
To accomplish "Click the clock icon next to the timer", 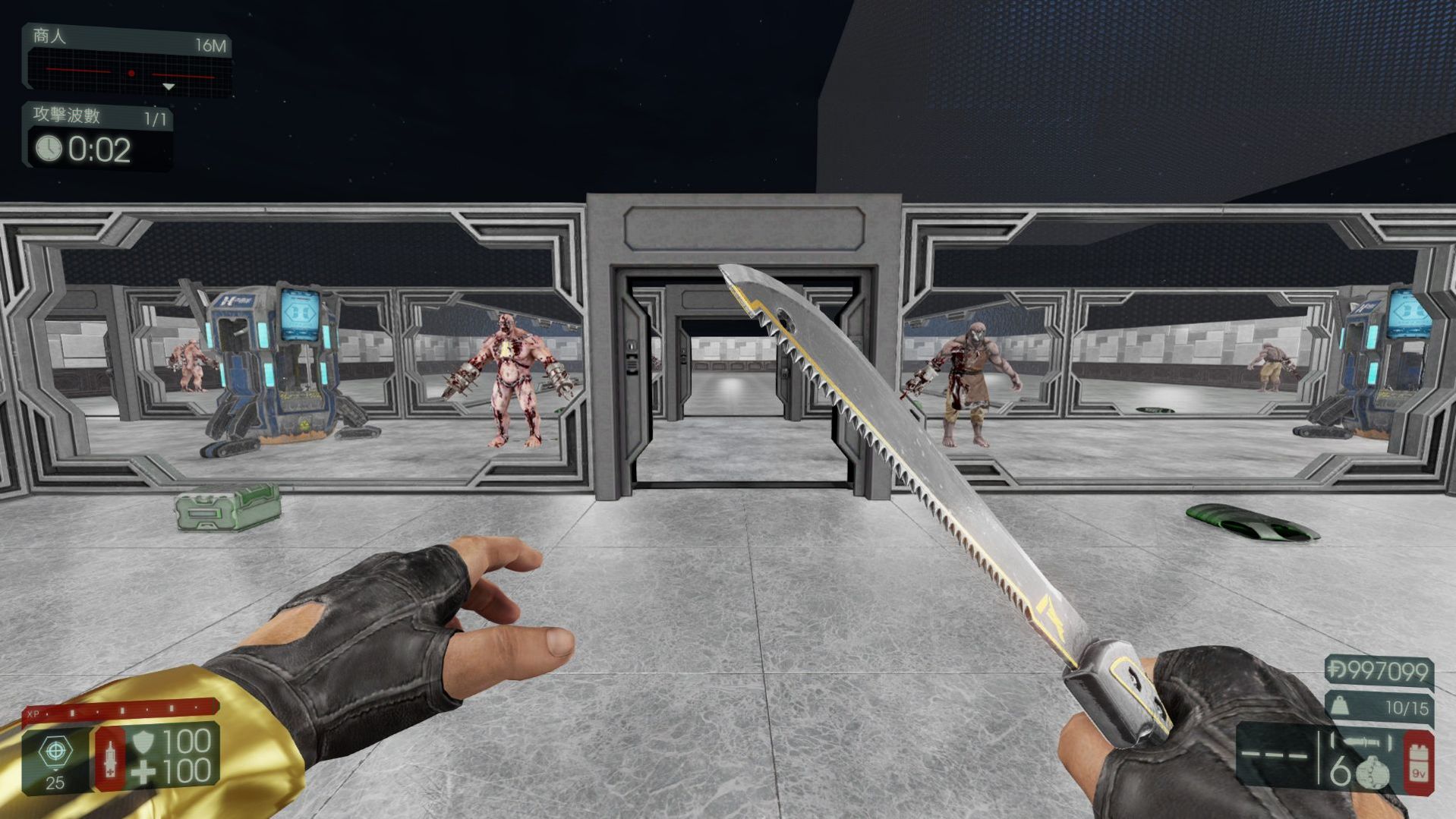I will [47, 148].
